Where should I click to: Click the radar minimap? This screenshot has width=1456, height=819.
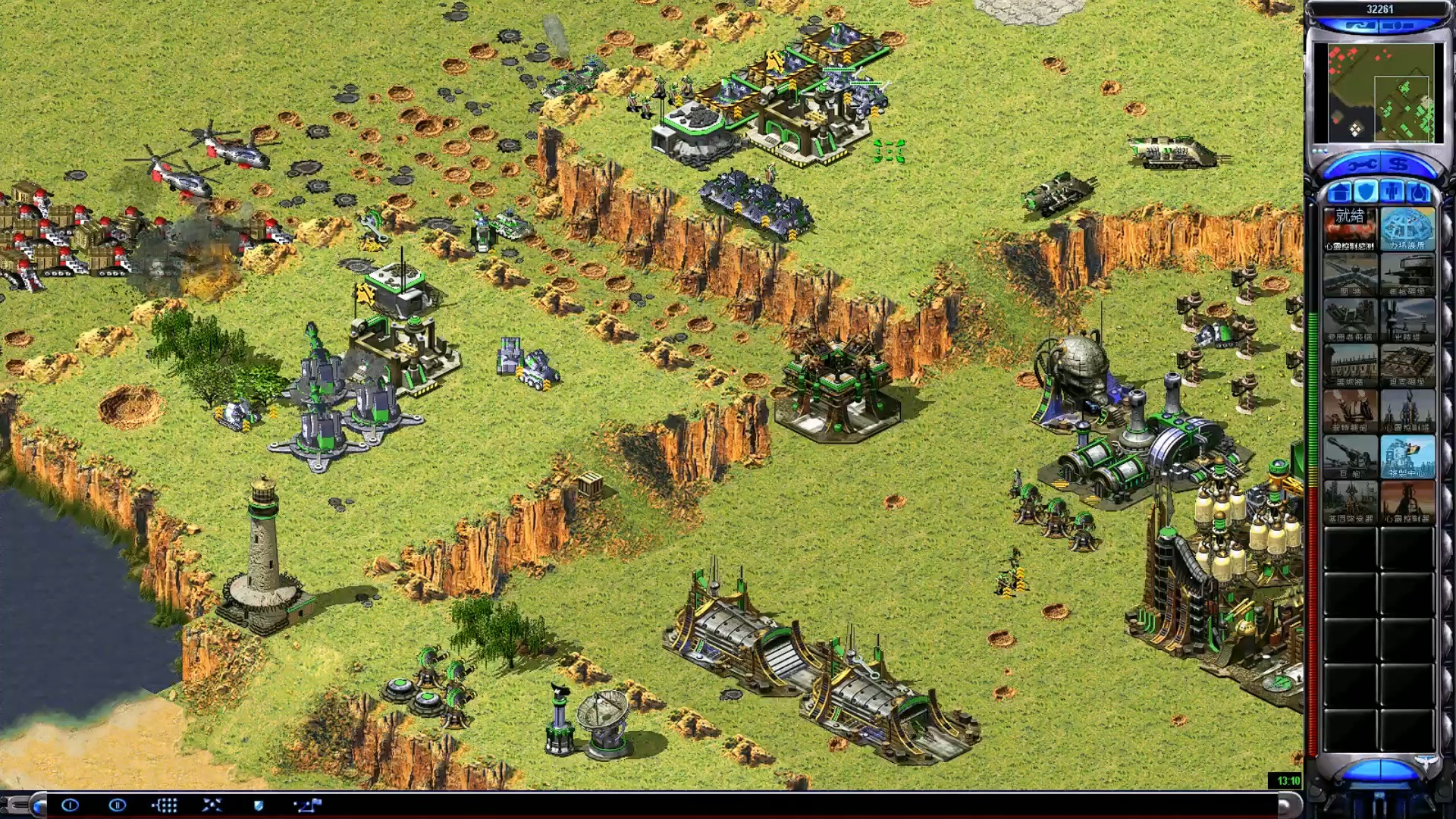point(1378,93)
